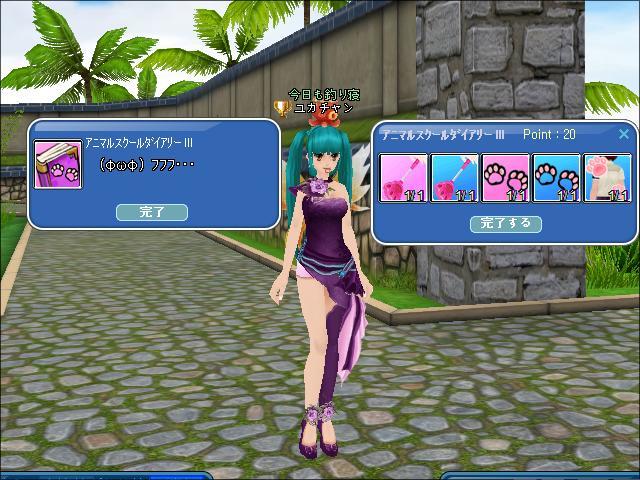Close the Point: 20 collection panel
640x480 pixels.
pos(625,133)
